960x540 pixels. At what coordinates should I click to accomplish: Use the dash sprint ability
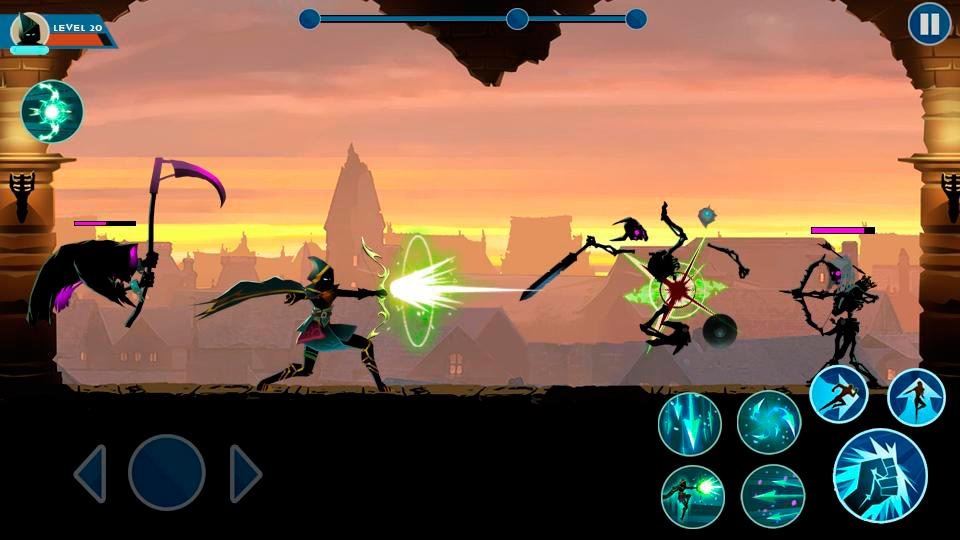point(838,394)
